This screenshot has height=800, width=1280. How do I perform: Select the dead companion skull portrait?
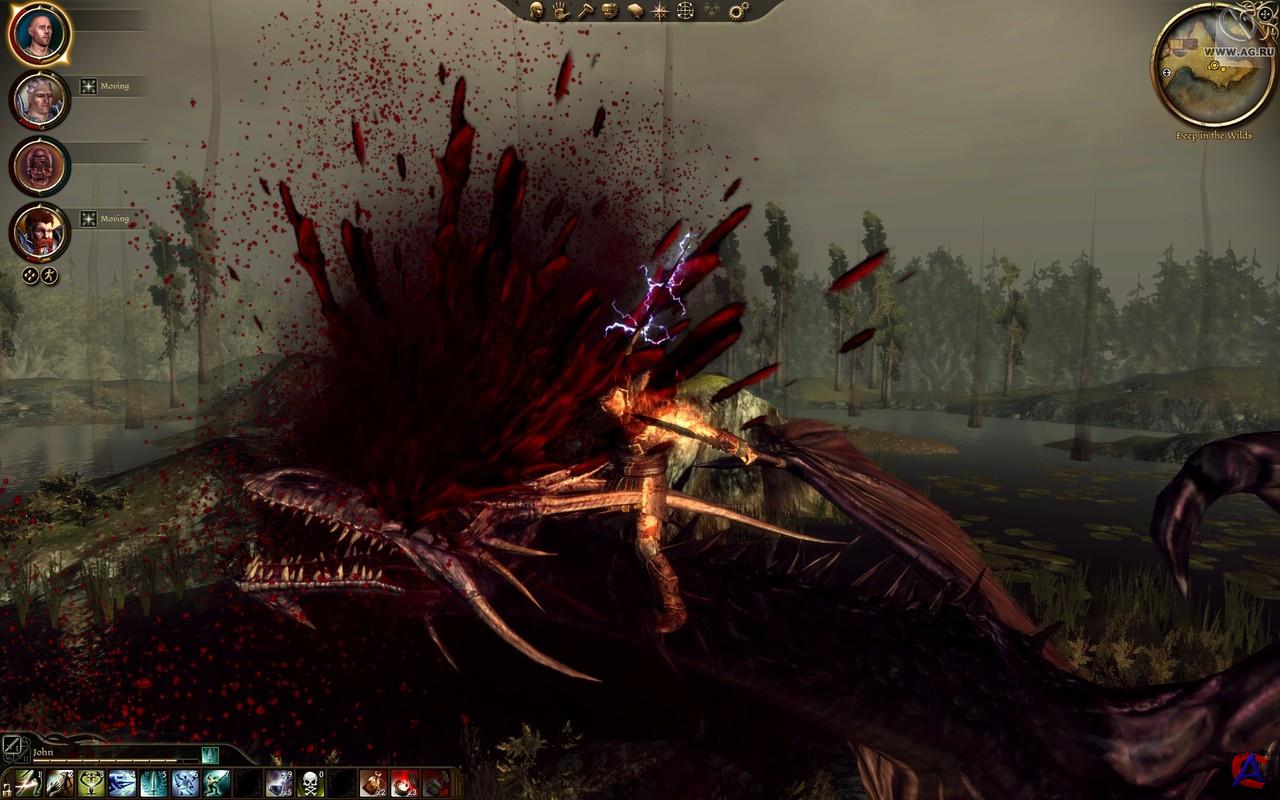40,165
